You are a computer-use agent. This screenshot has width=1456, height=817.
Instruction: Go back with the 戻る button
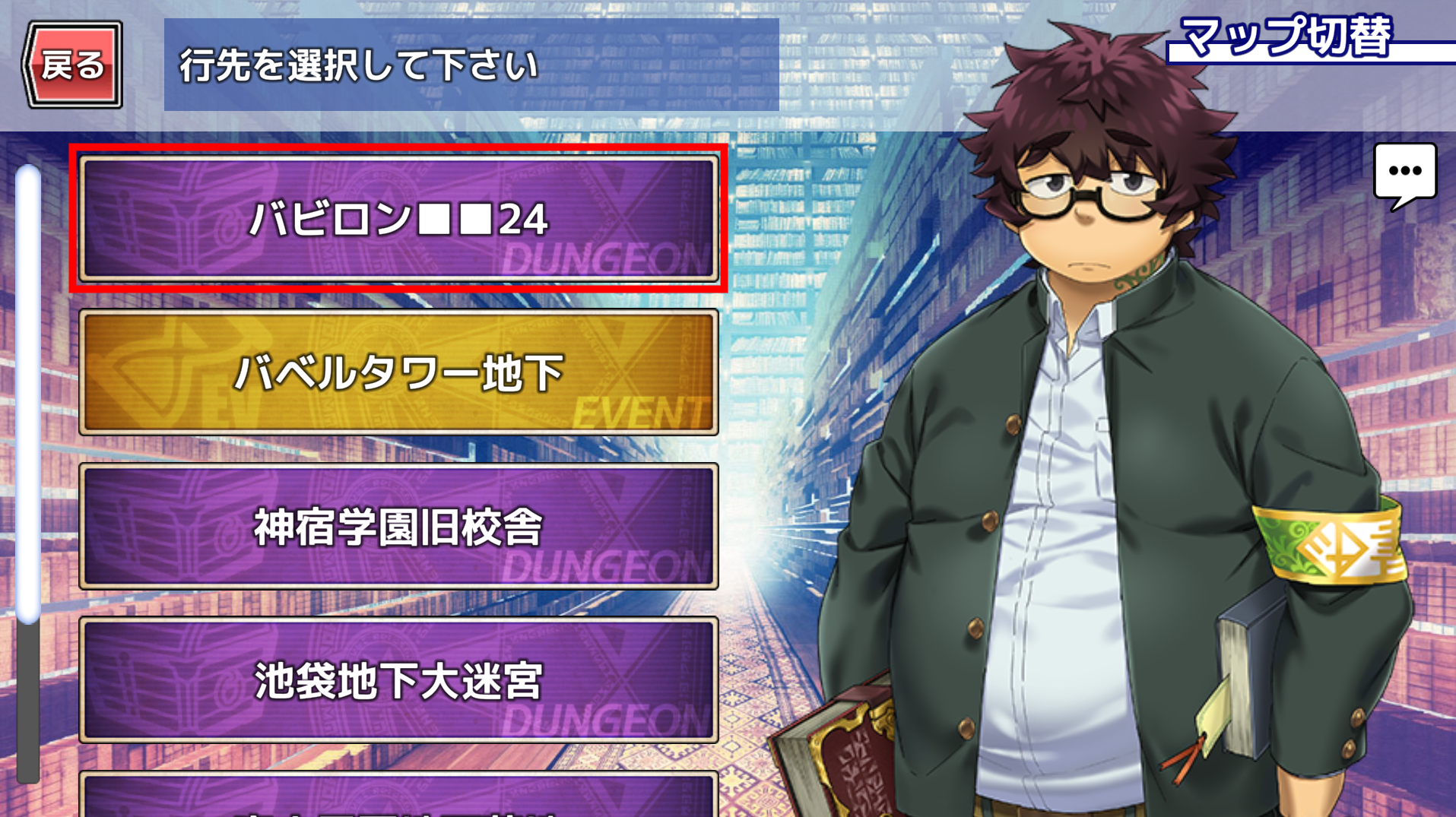(73, 65)
